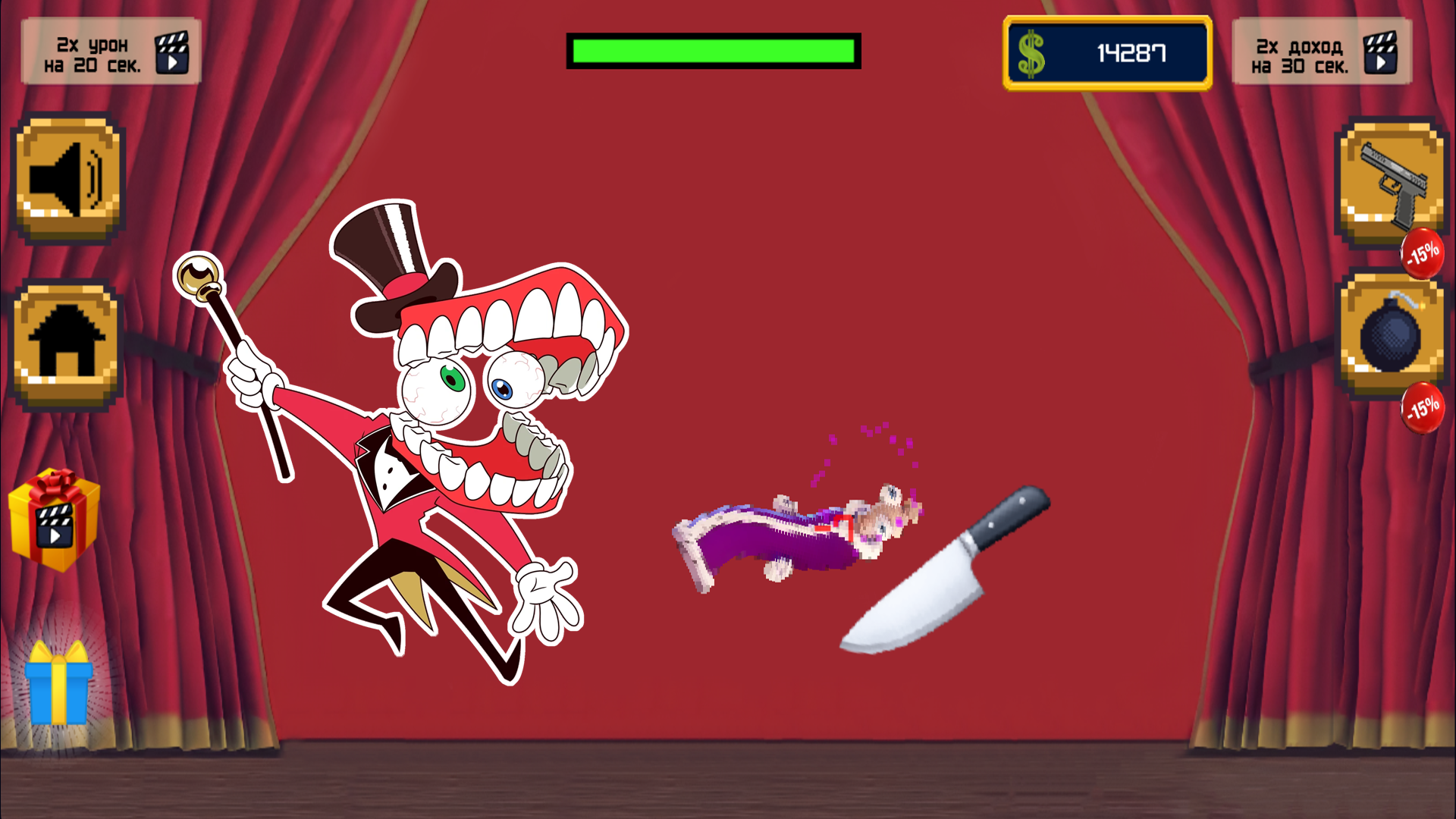Mute the game sound
Image resolution: width=1456 pixels, height=819 pixels.
(x=67, y=177)
